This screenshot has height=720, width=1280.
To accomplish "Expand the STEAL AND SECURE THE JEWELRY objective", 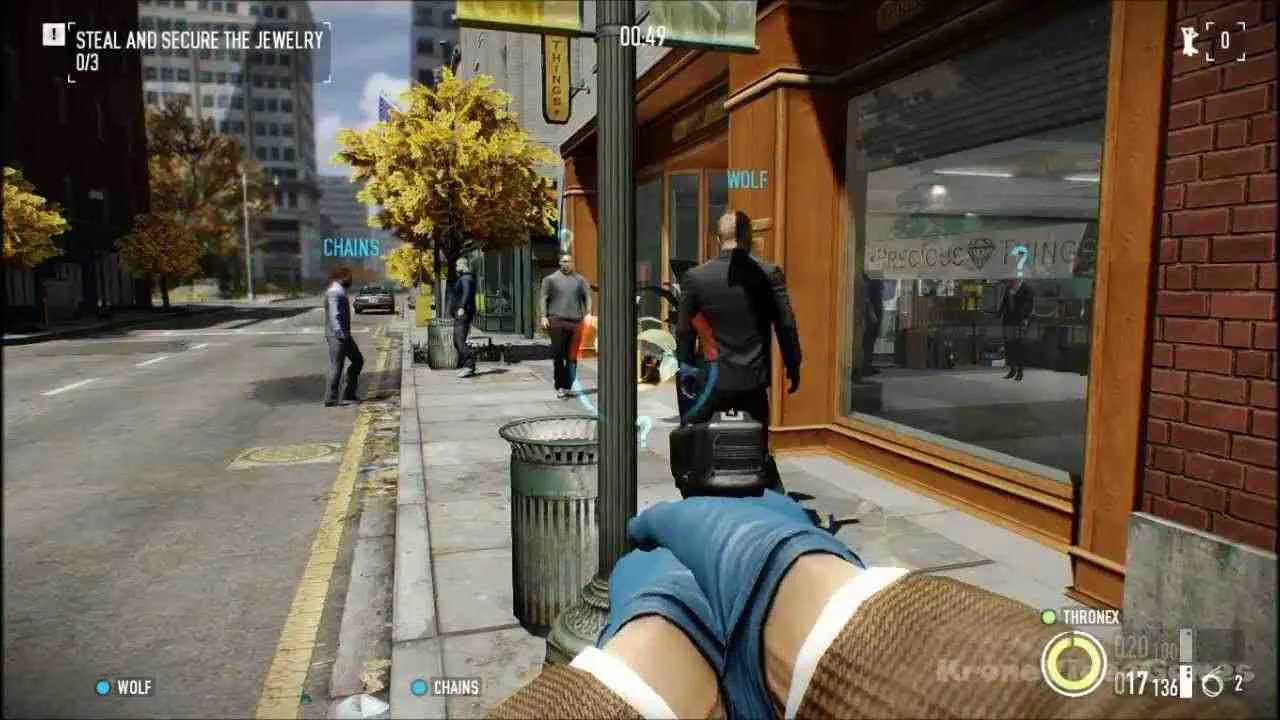I will tap(197, 41).
